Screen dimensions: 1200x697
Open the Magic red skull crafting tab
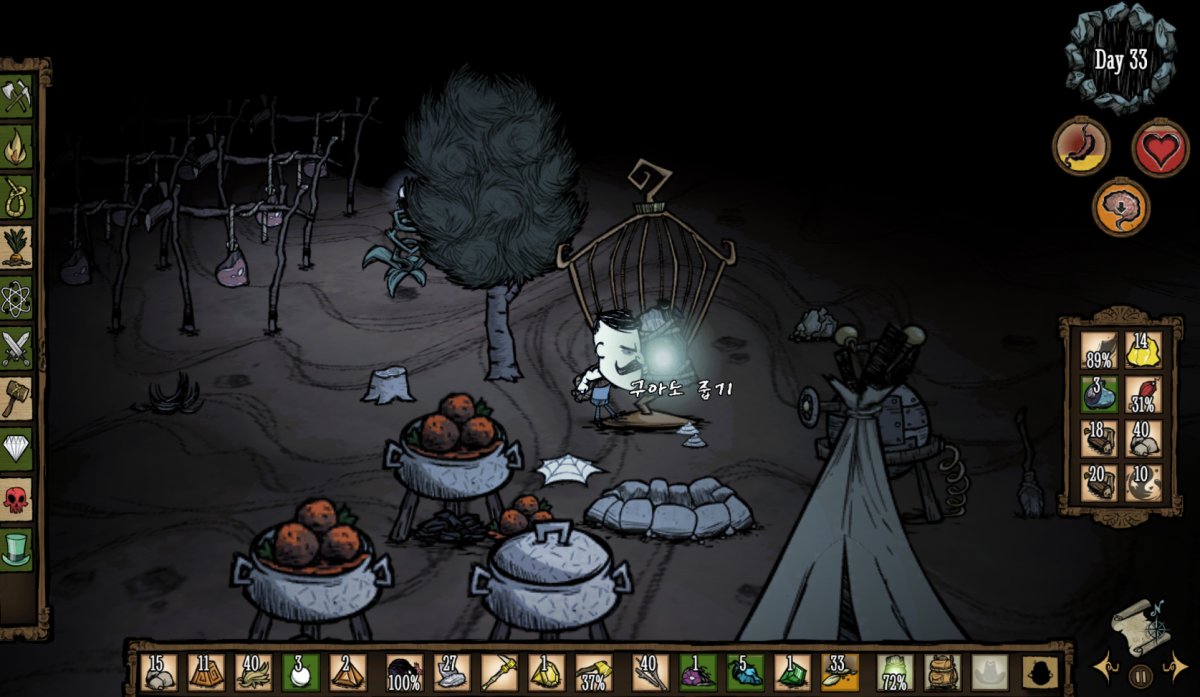(x=17, y=499)
